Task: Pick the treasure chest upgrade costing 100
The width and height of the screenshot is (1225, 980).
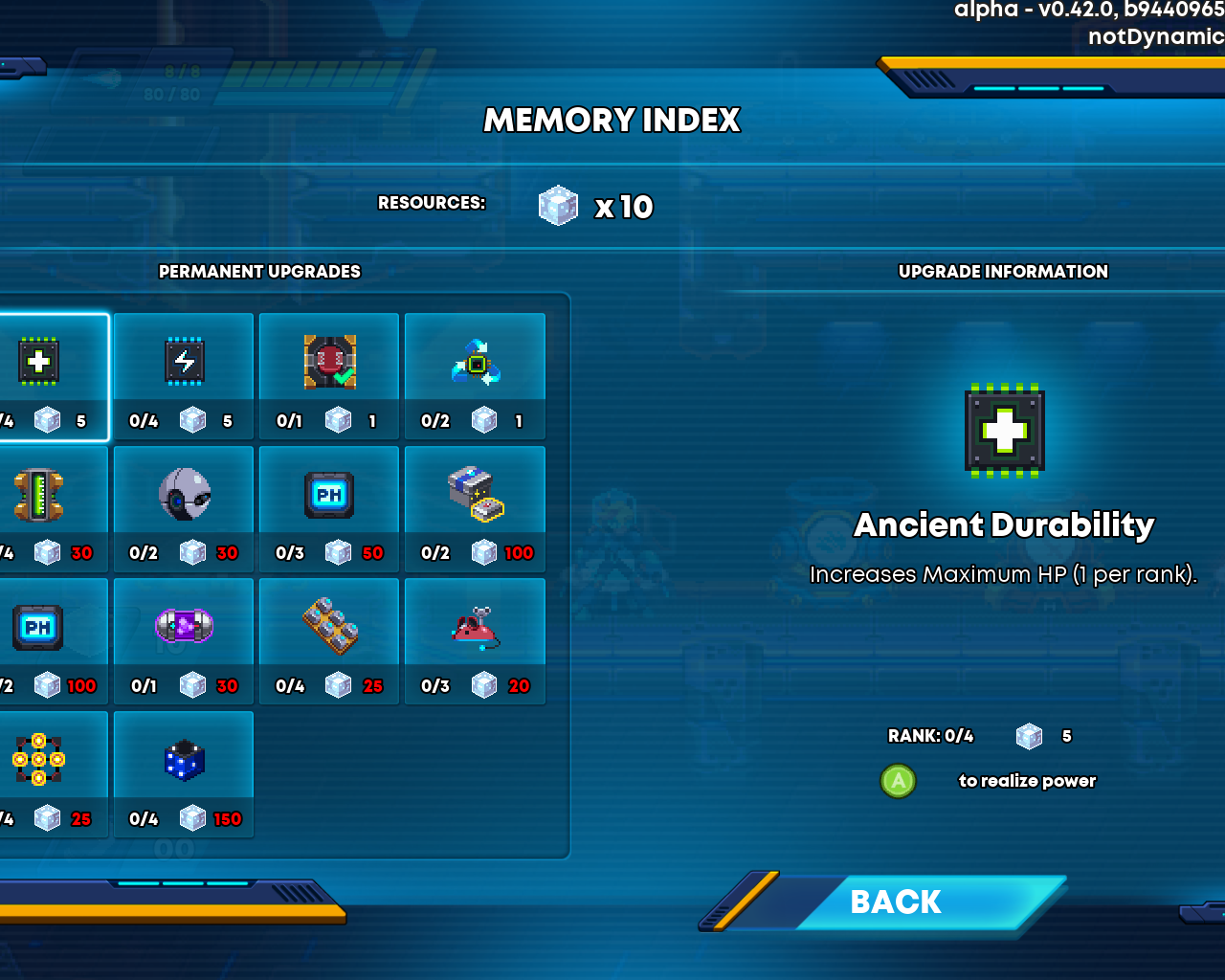Action: (475, 508)
